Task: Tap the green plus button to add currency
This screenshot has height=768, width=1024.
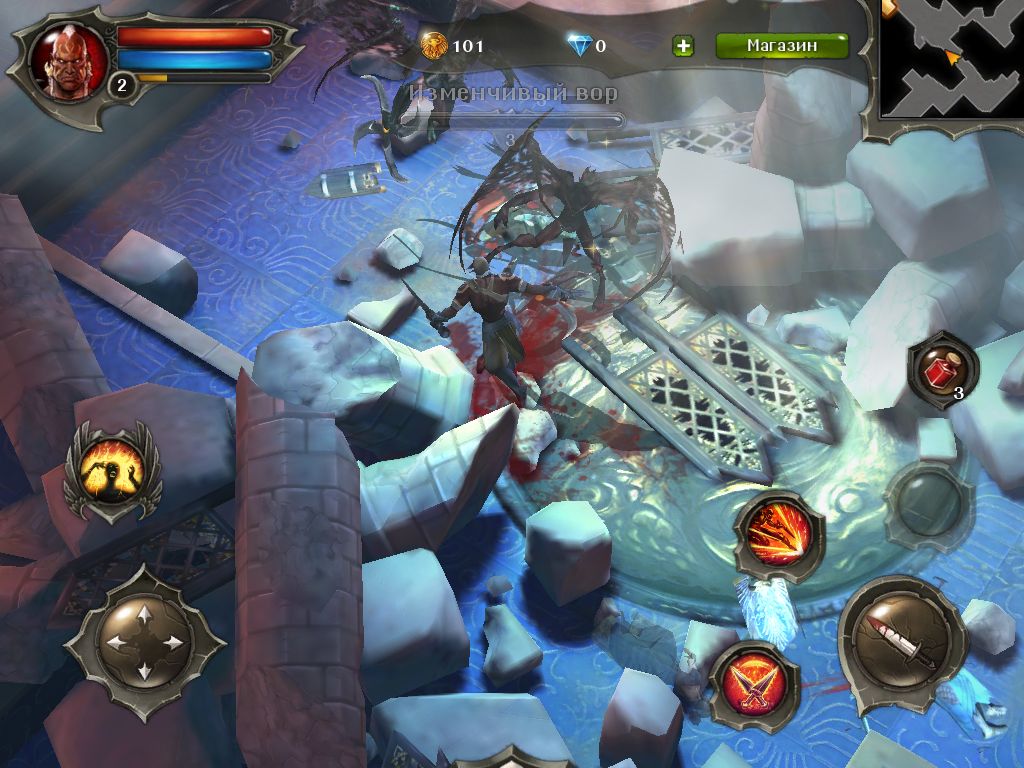Action: click(684, 46)
